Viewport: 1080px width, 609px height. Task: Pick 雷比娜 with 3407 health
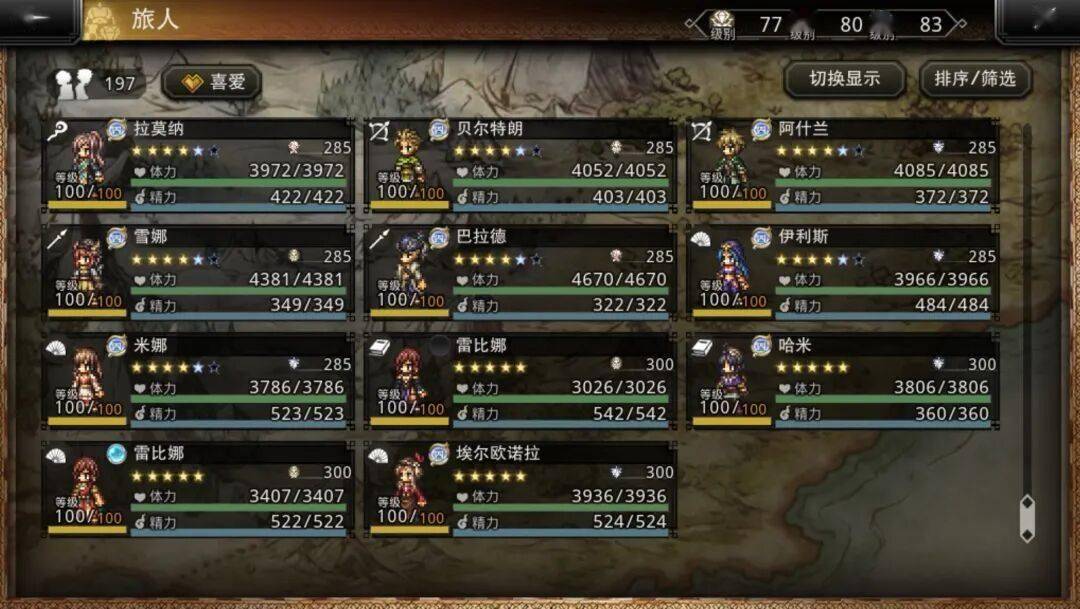(198, 489)
